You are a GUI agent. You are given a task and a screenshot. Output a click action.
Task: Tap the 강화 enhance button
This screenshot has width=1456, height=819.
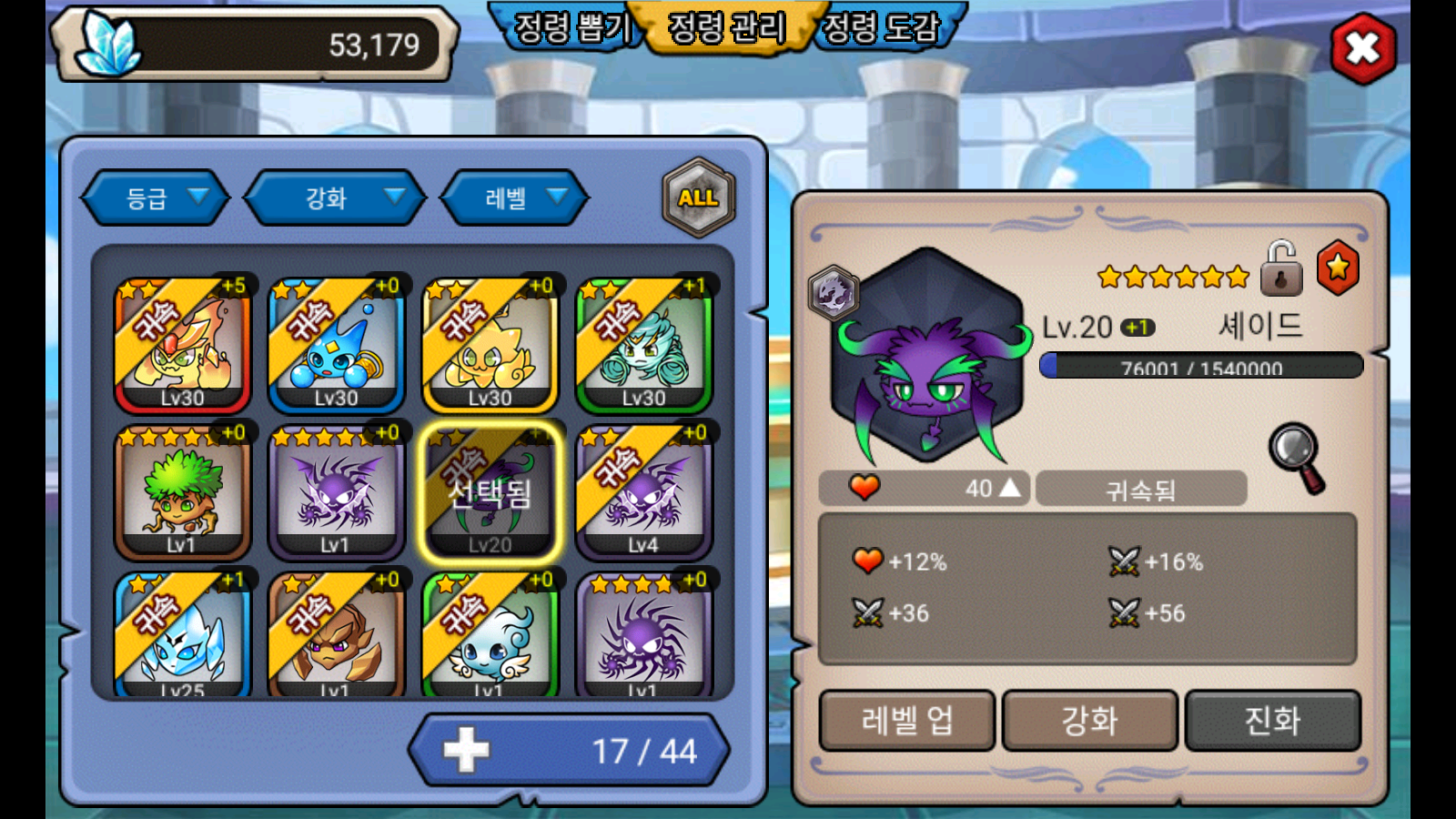(1089, 721)
